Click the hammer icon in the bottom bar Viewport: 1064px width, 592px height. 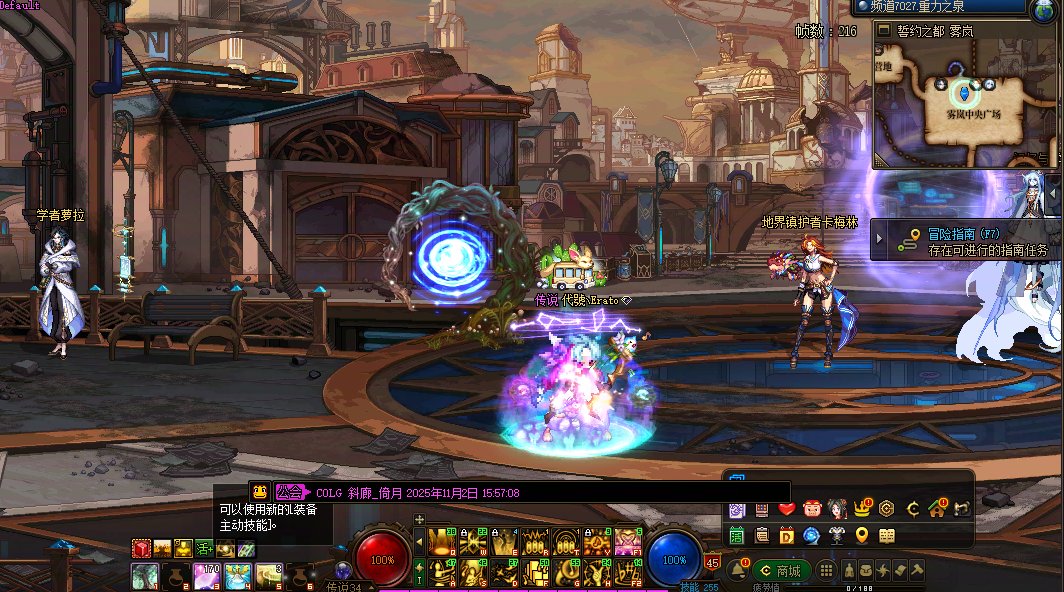(x=916, y=570)
